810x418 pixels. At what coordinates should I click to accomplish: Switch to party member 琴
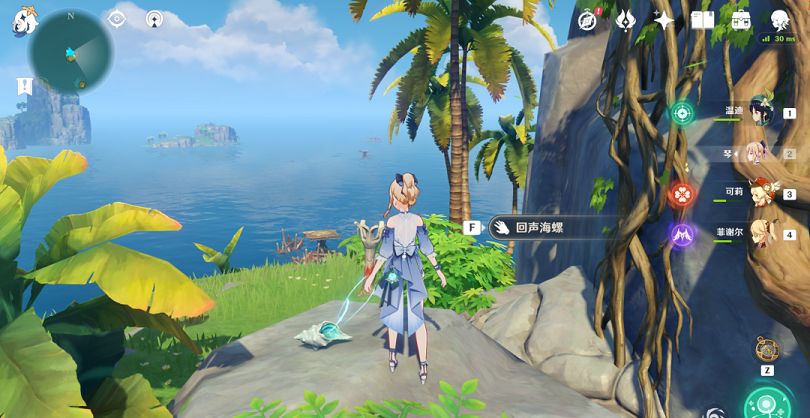click(x=758, y=154)
